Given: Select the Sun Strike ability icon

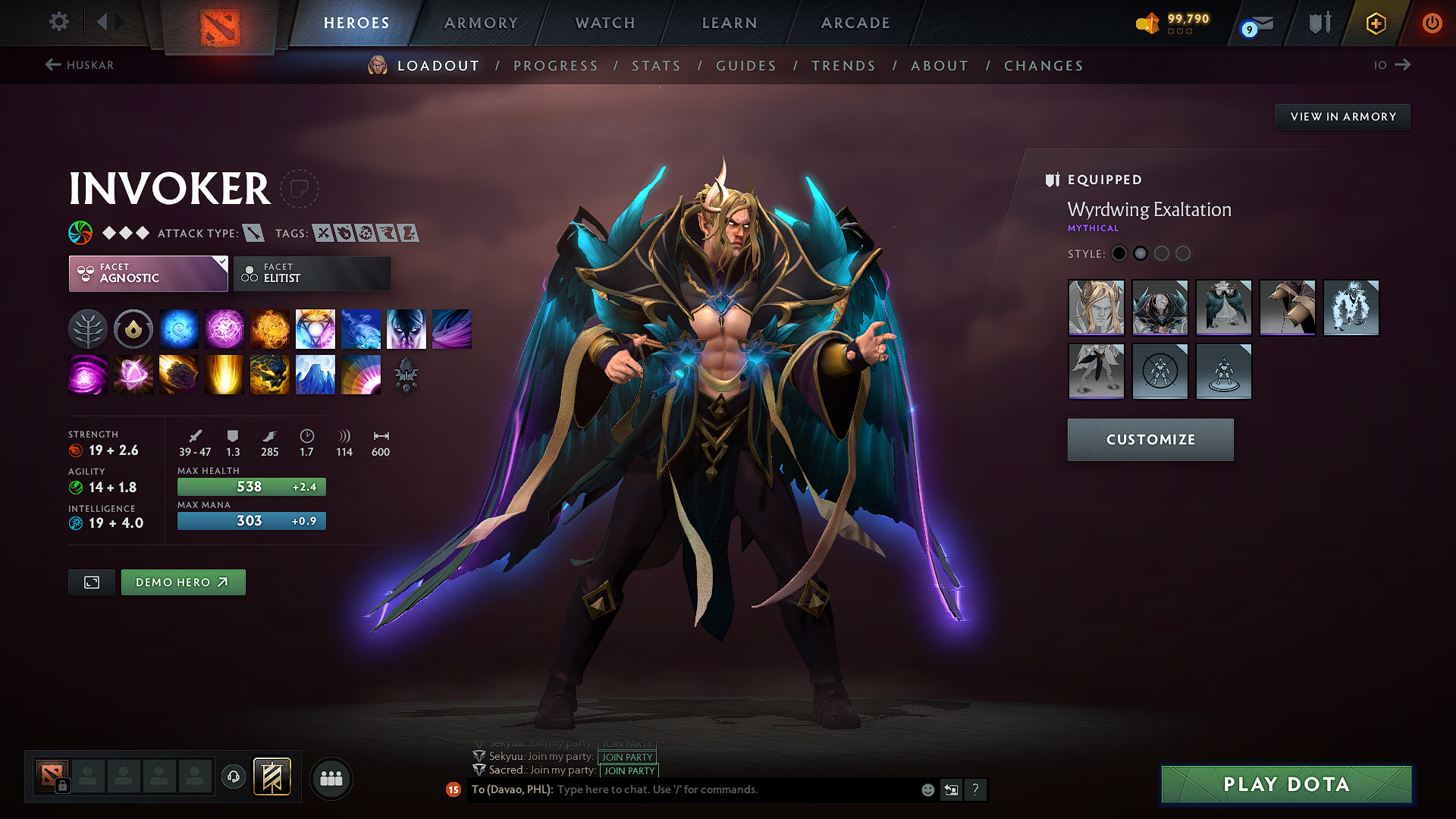Looking at the screenshot, I should coord(224,374).
